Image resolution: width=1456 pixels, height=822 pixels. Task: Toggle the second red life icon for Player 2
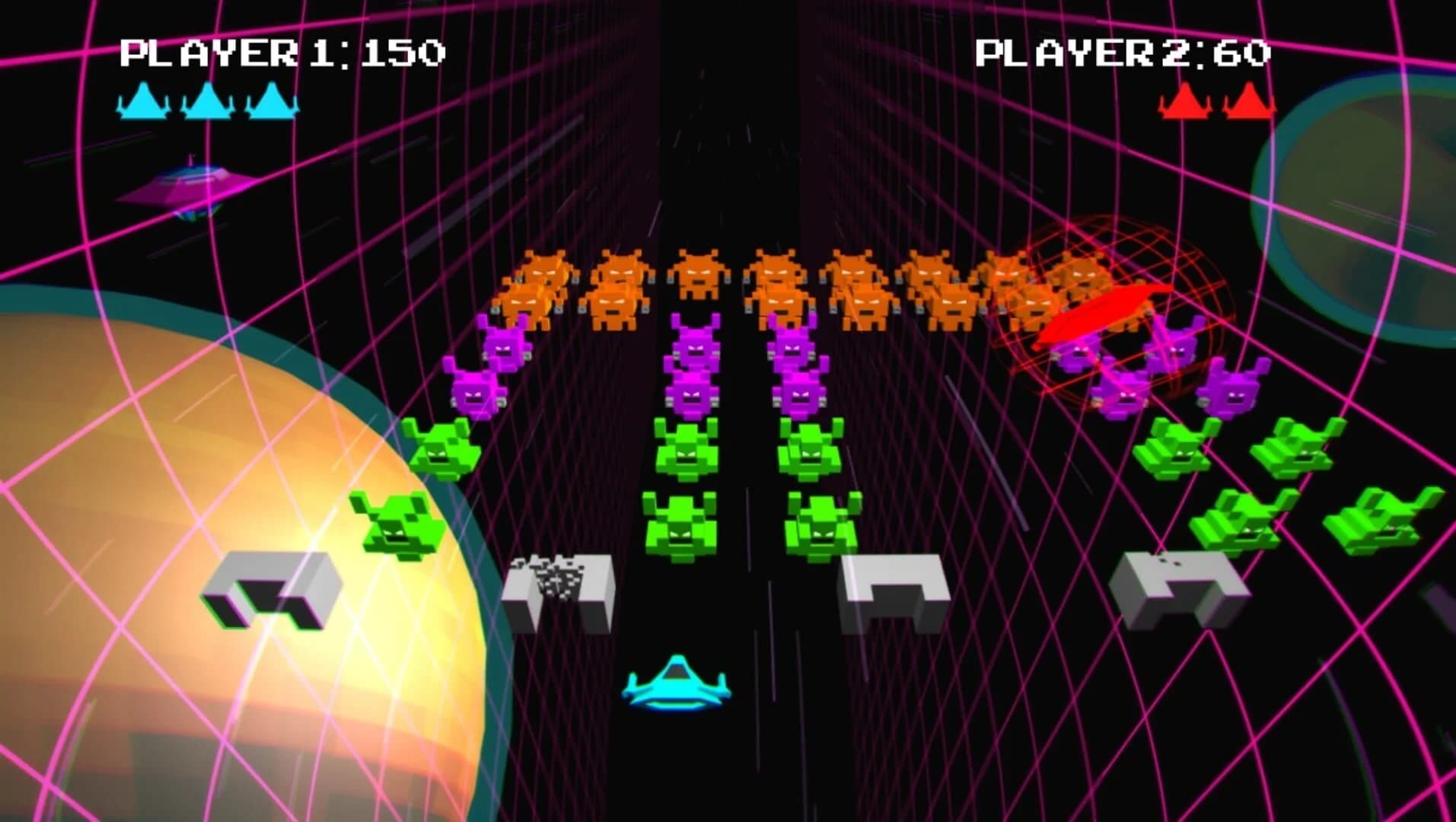click(1250, 103)
